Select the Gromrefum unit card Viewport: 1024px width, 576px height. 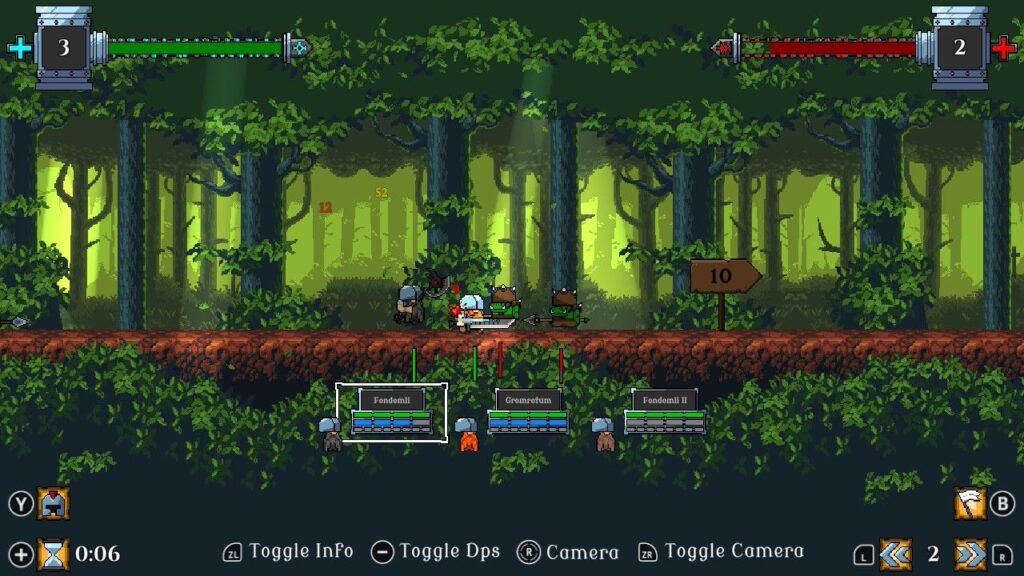click(x=528, y=411)
